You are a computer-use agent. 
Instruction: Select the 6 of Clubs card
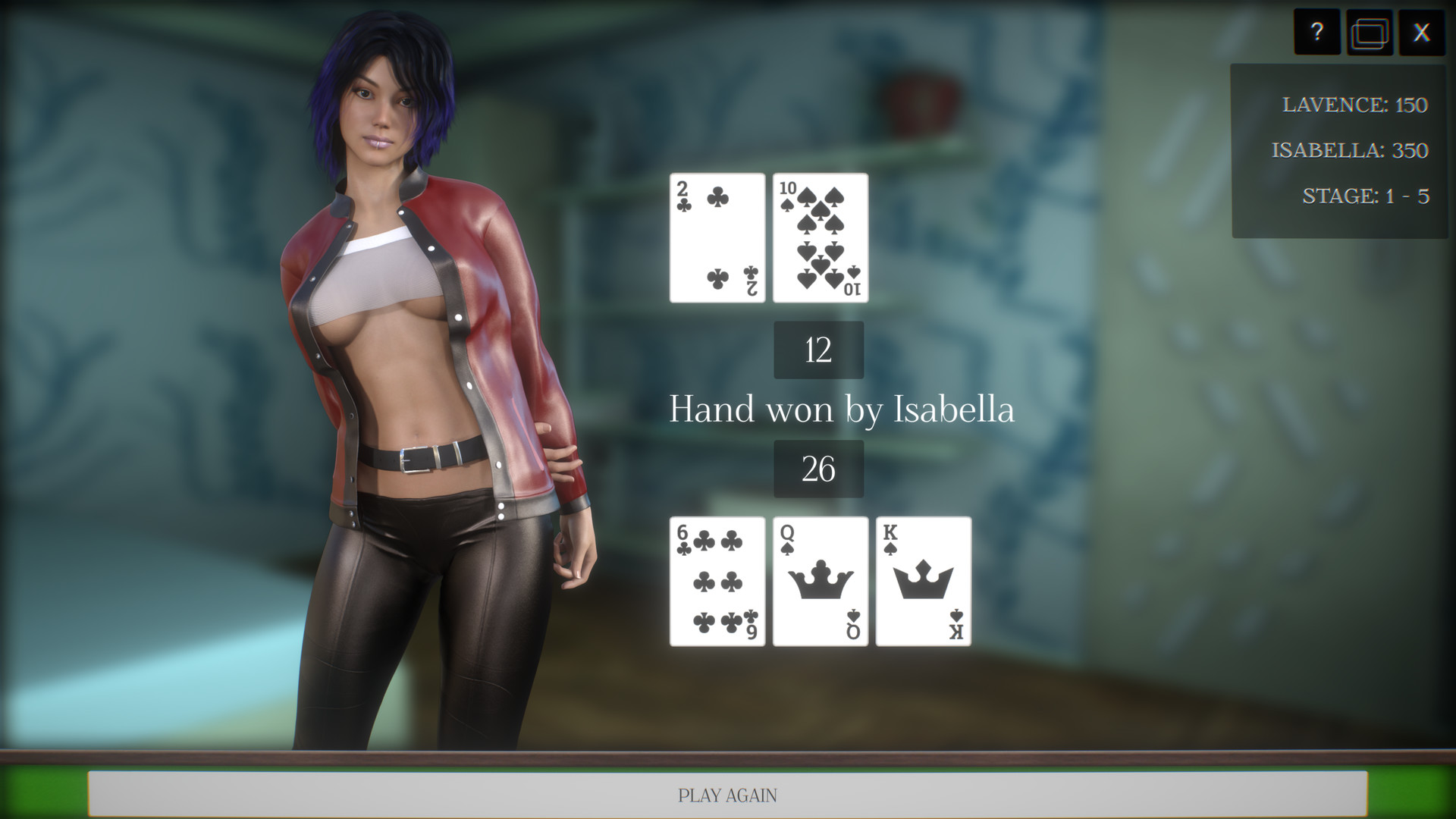pyautogui.click(x=716, y=581)
